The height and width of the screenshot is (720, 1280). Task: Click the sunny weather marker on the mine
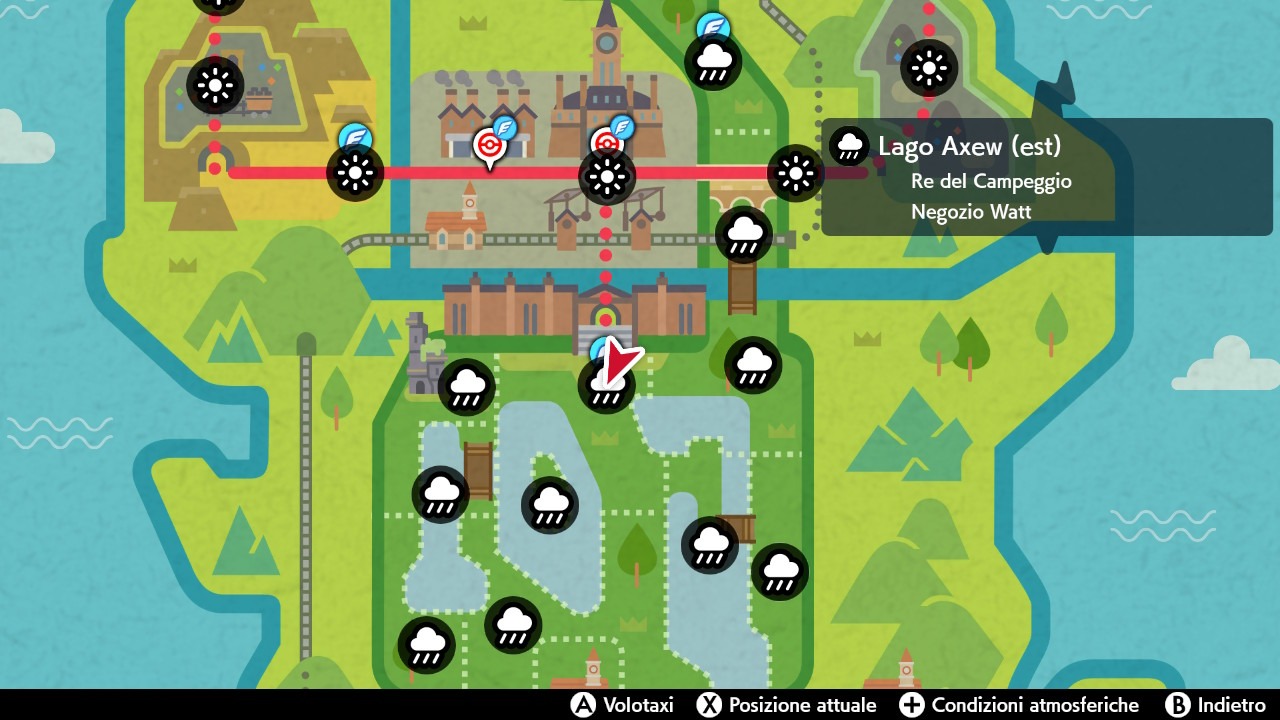[215, 85]
